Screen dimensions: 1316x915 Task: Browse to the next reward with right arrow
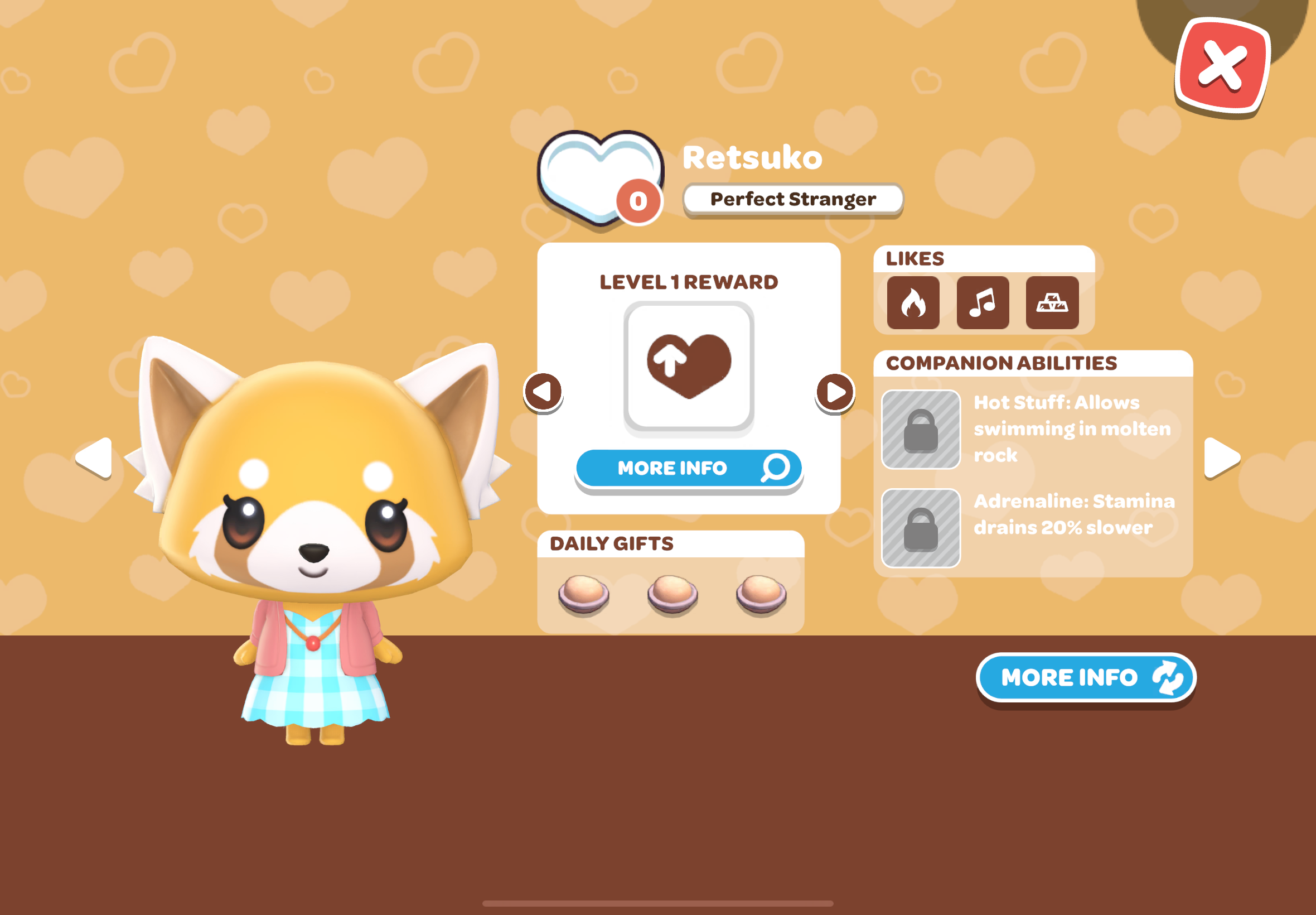tap(835, 393)
